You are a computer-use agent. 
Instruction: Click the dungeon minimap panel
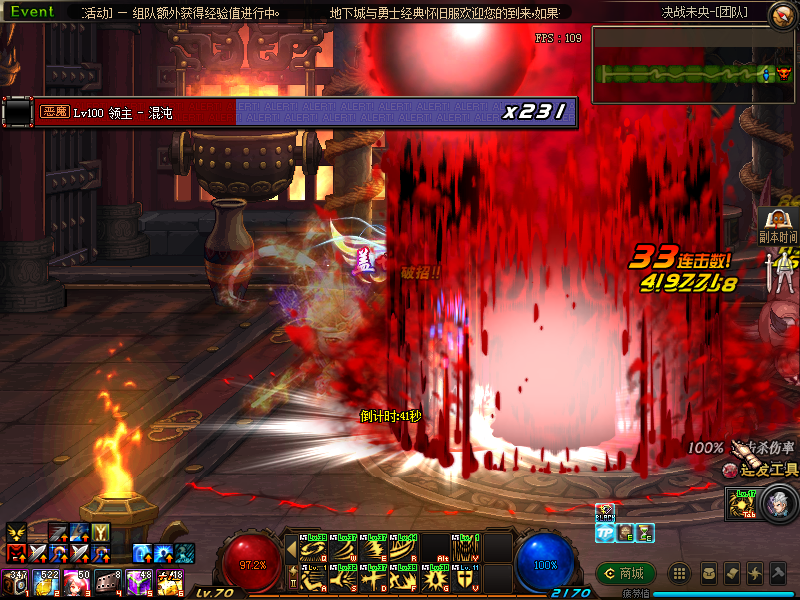click(x=694, y=66)
